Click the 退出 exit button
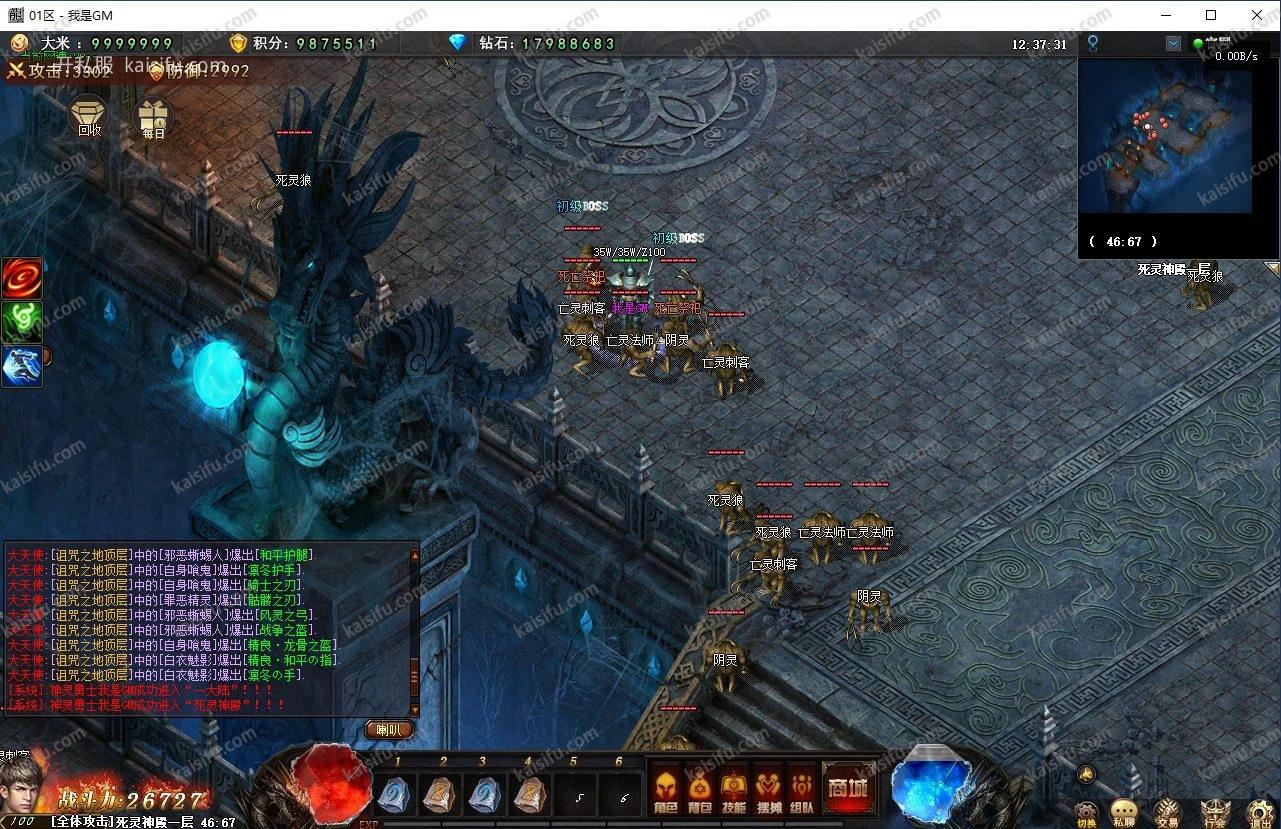This screenshot has height=829, width=1281. (x=1260, y=812)
